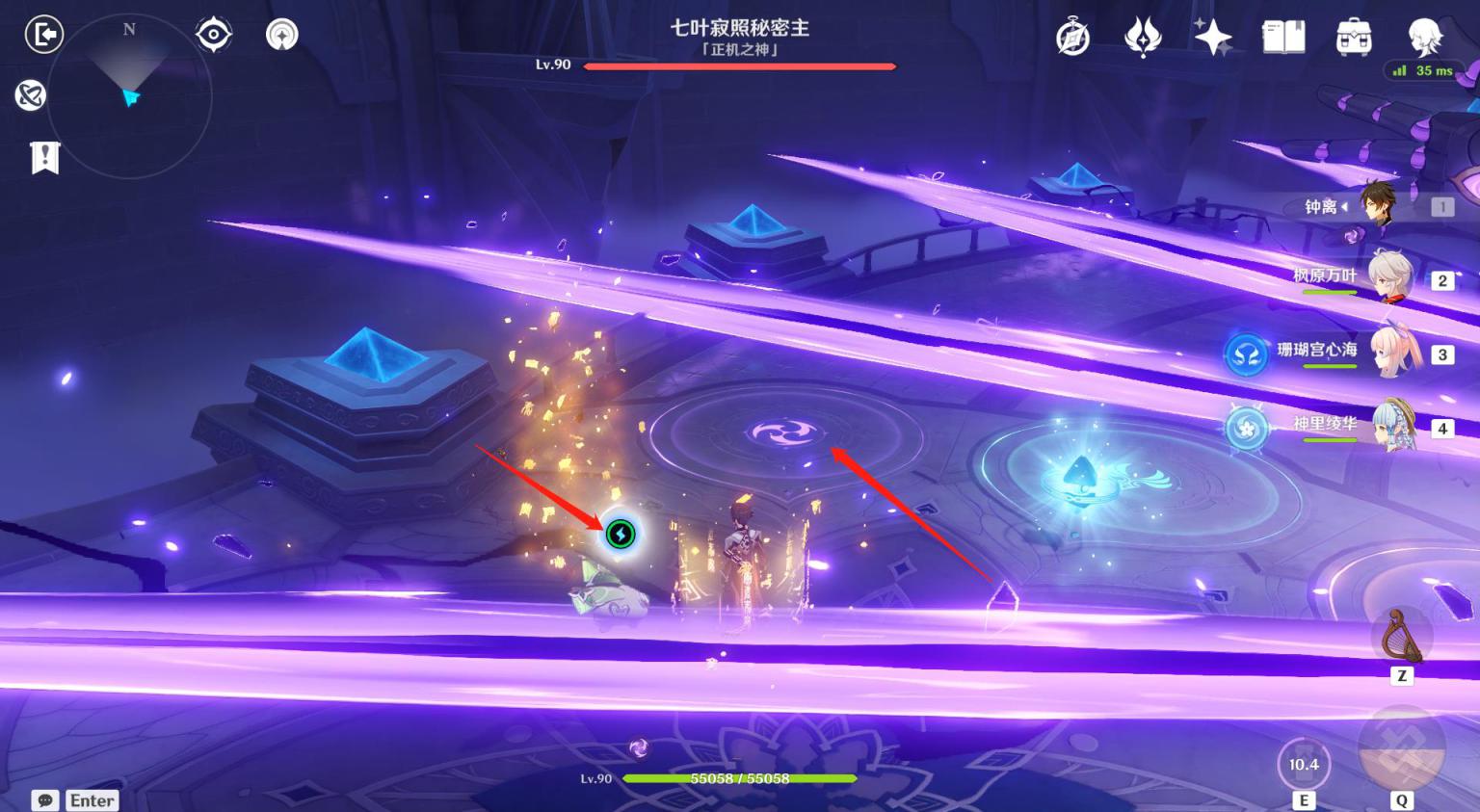Switch to party member 枫原万叶

click(x=1387, y=278)
